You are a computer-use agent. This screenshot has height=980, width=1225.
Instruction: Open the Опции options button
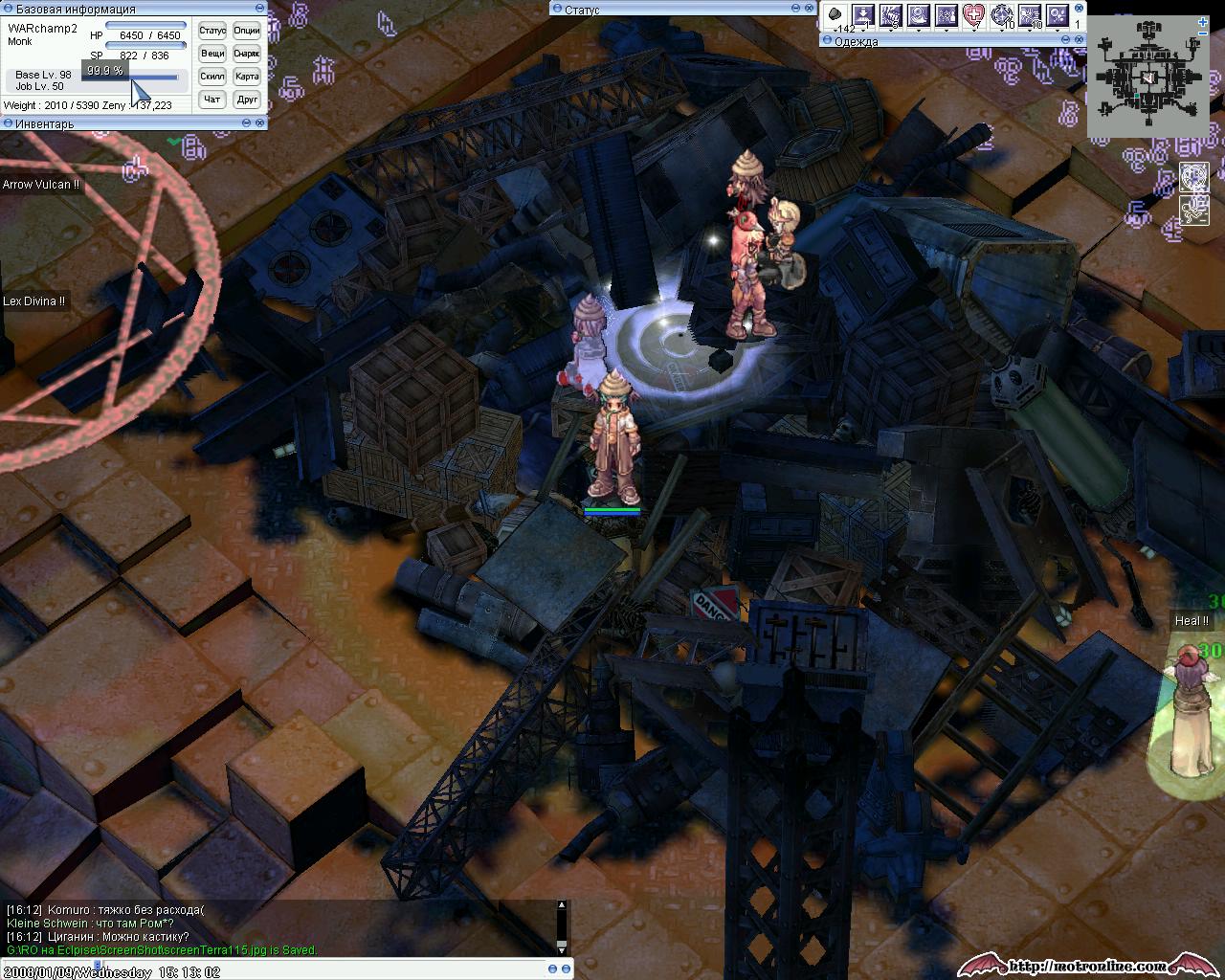click(x=247, y=31)
